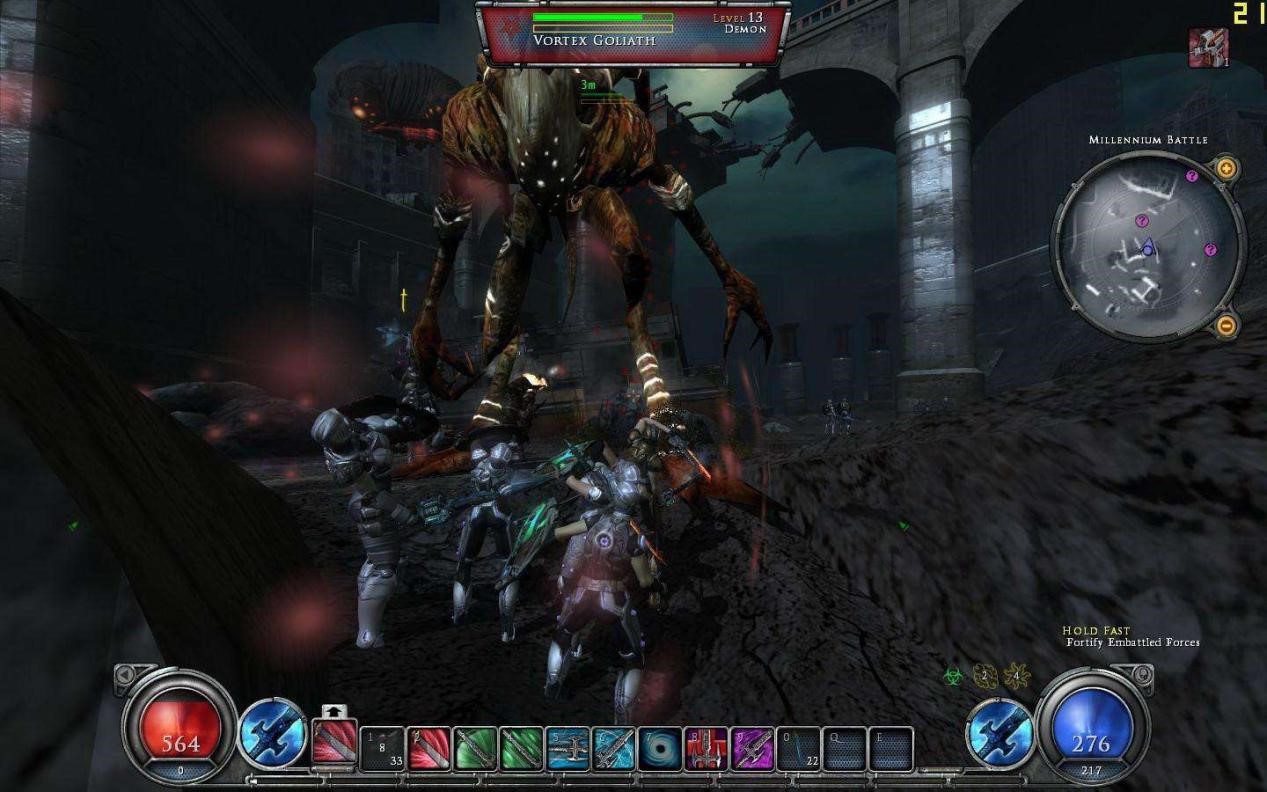Click the Millennium Battle minimap
This screenshot has width=1267, height=792.
point(1147,247)
